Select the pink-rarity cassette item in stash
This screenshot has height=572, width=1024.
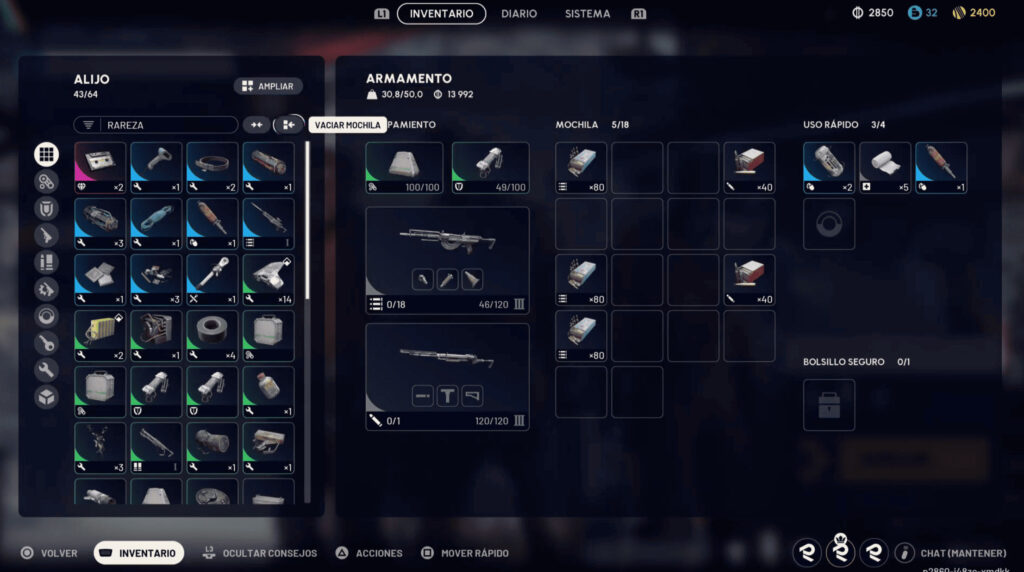pyautogui.click(x=100, y=168)
